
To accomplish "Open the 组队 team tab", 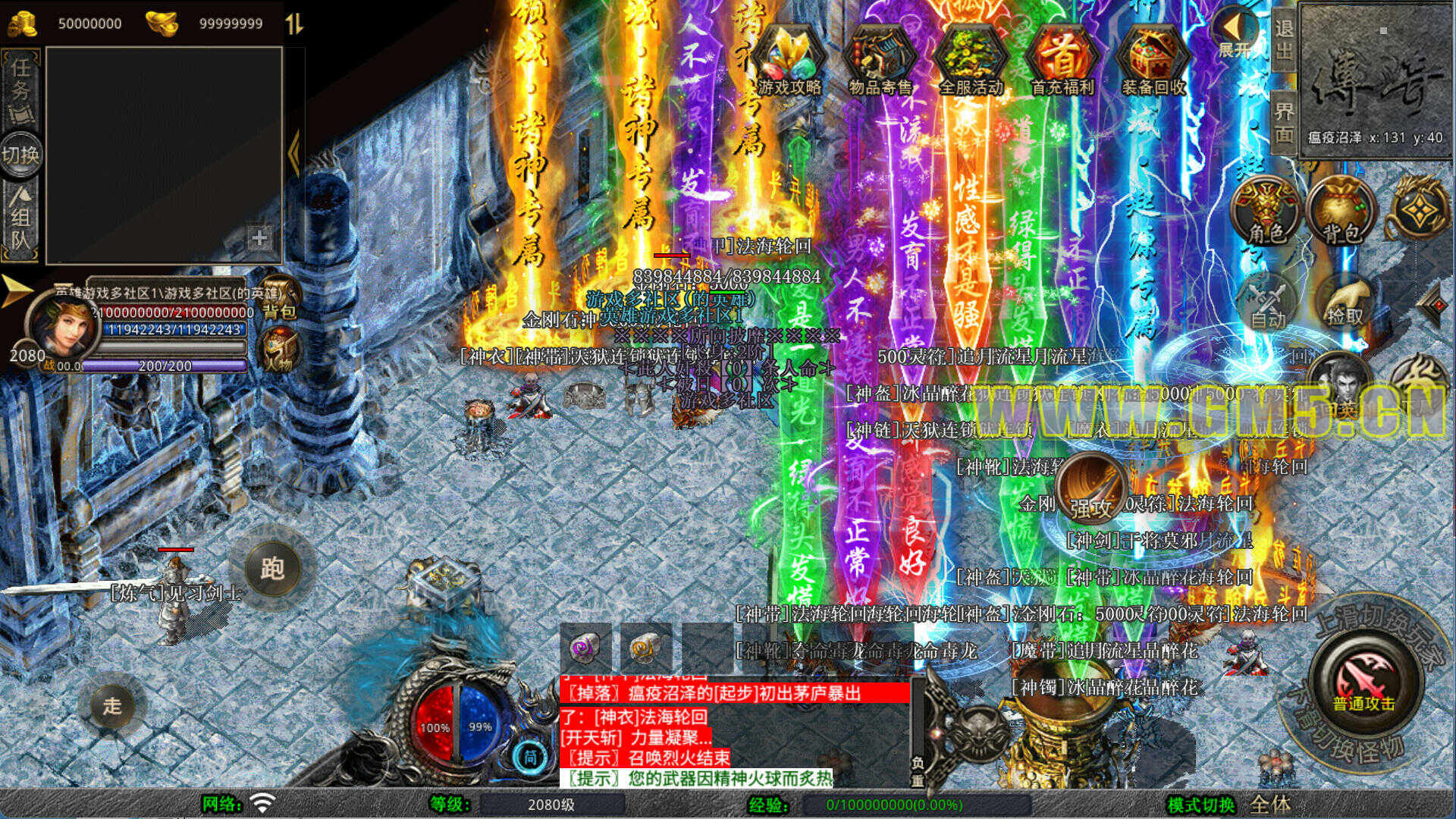I will (x=21, y=220).
